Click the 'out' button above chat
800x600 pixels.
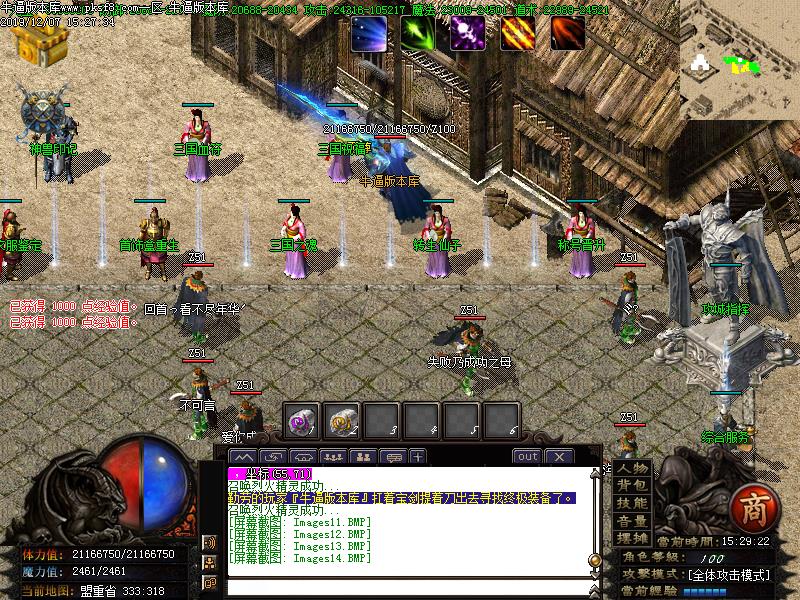click(x=527, y=457)
